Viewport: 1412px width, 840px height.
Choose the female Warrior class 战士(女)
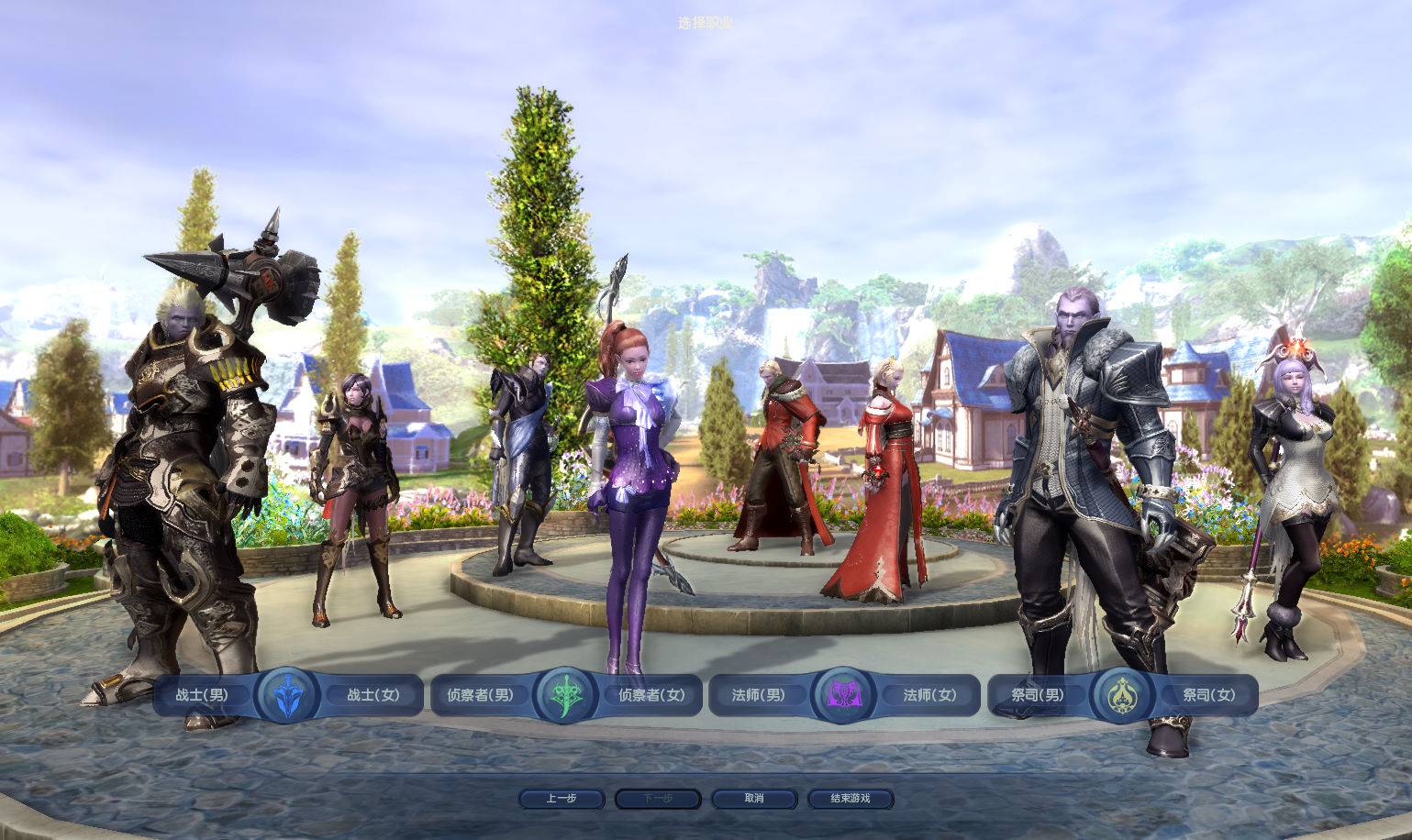coord(373,695)
